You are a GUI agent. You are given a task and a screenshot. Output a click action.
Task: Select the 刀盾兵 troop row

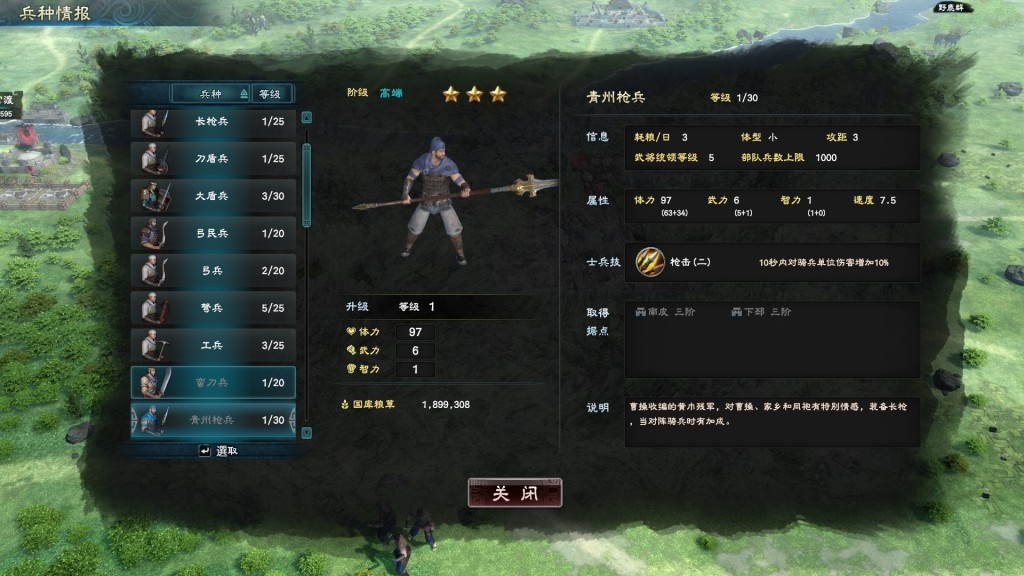tap(213, 159)
